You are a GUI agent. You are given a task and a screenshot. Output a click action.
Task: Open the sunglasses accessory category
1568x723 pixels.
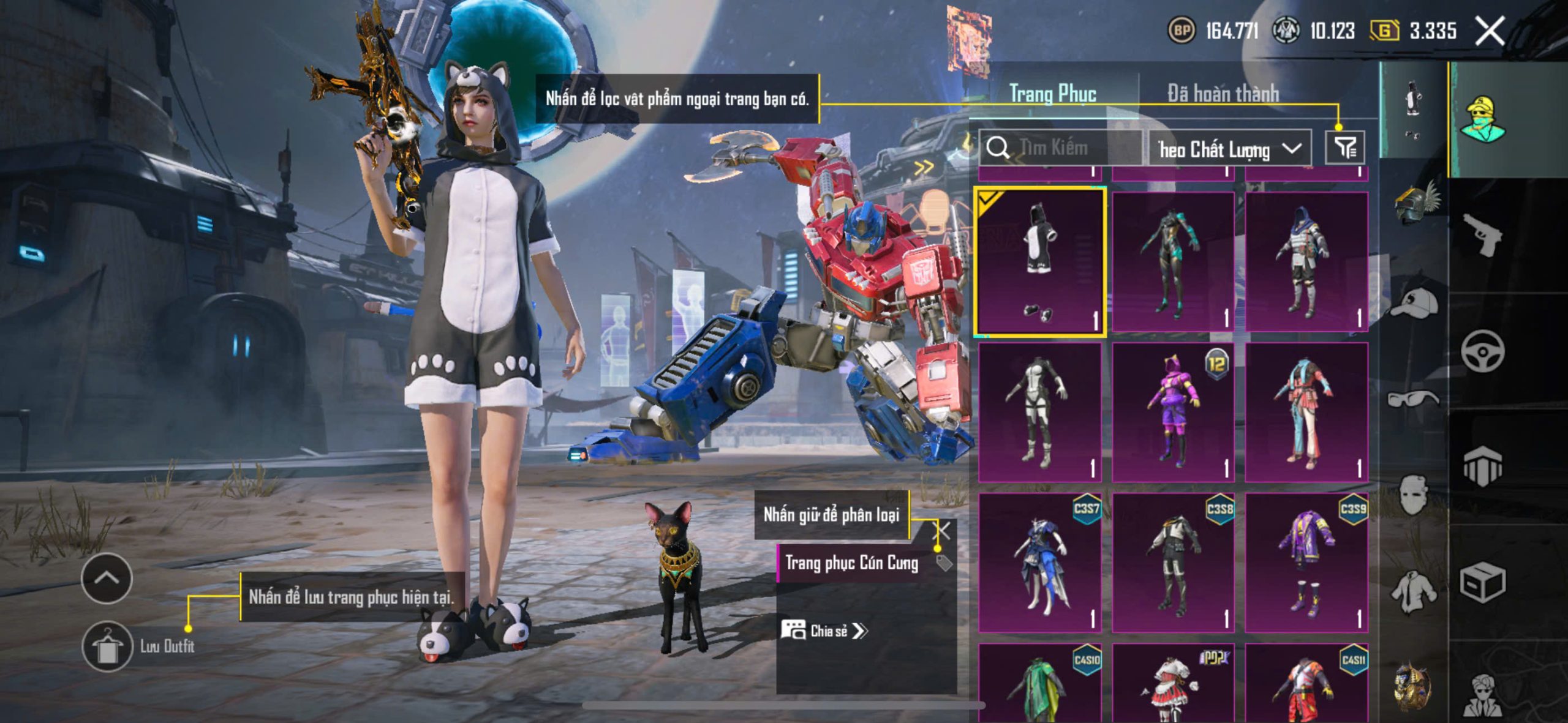[x=1412, y=399]
